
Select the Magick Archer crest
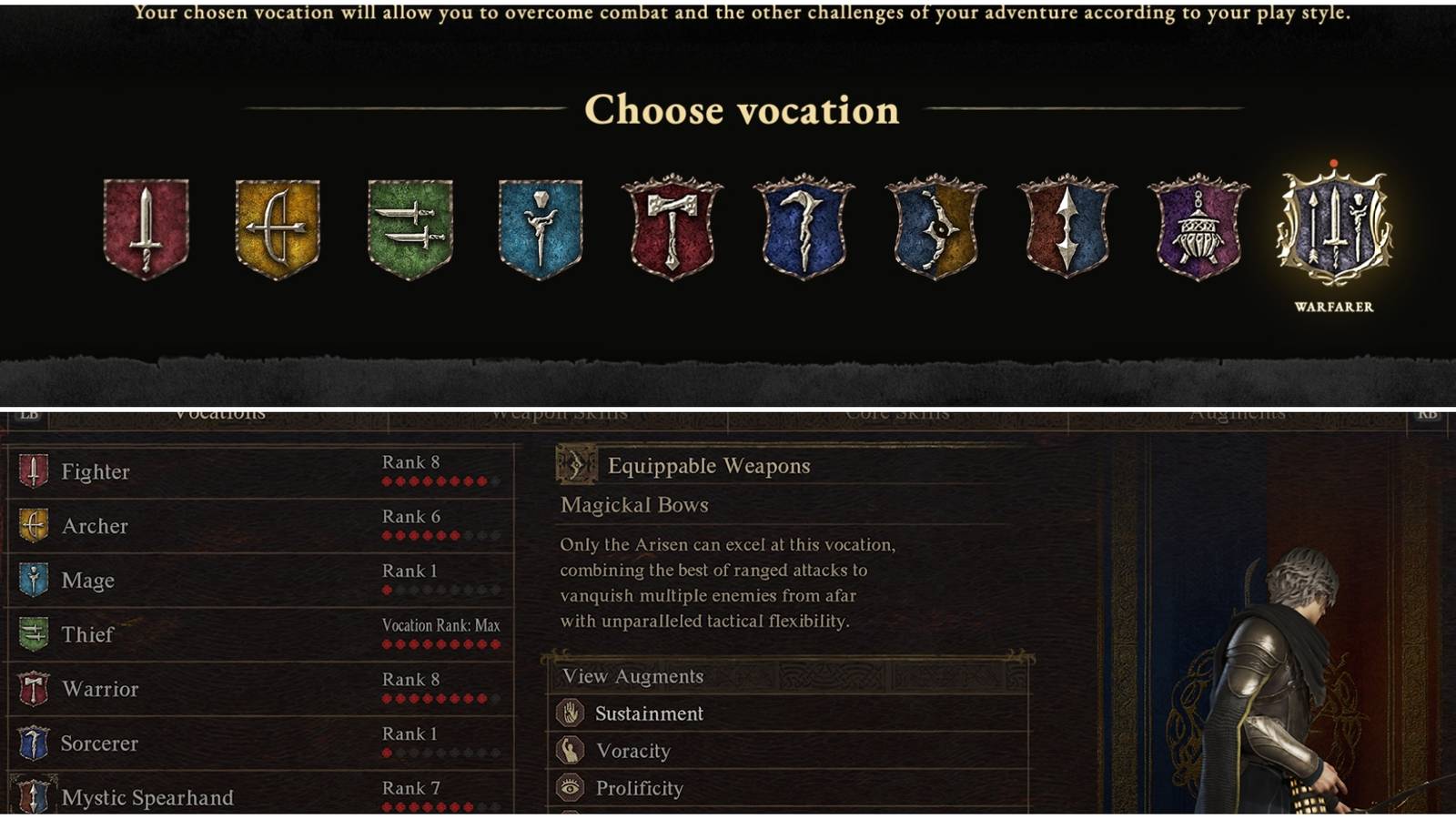[932, 227]
